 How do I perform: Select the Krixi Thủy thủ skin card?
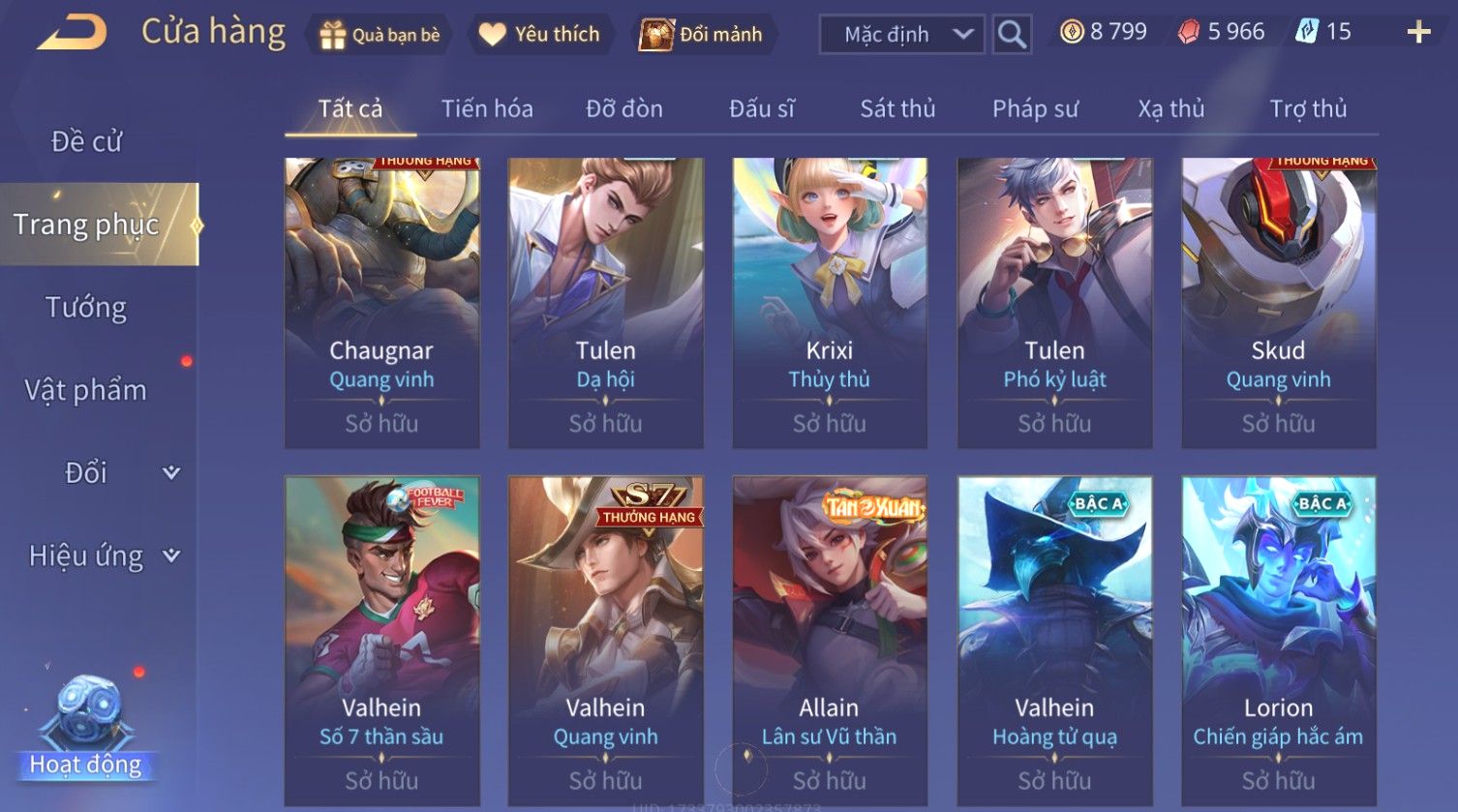tap(830, 302)
